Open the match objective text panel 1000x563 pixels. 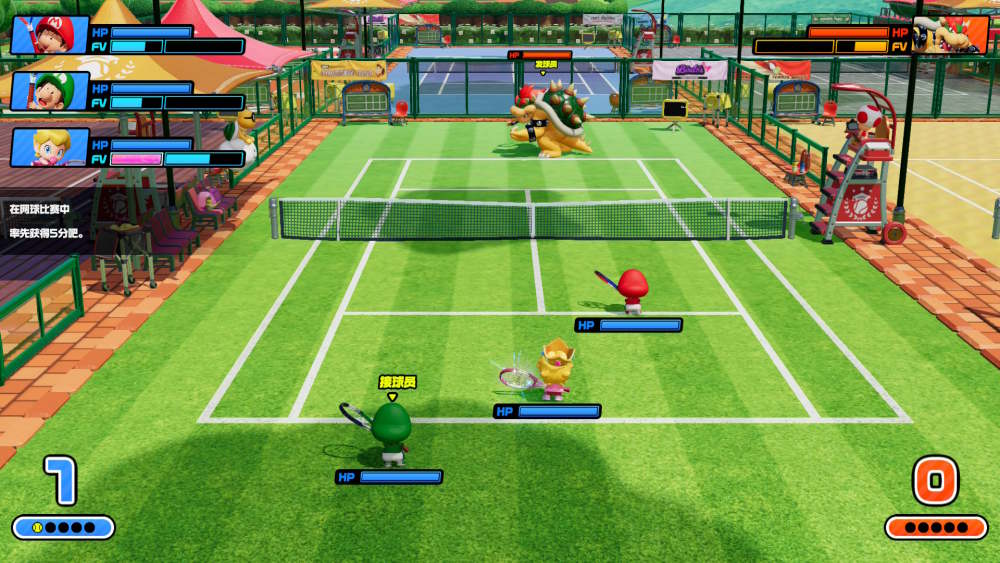point(48,221)
